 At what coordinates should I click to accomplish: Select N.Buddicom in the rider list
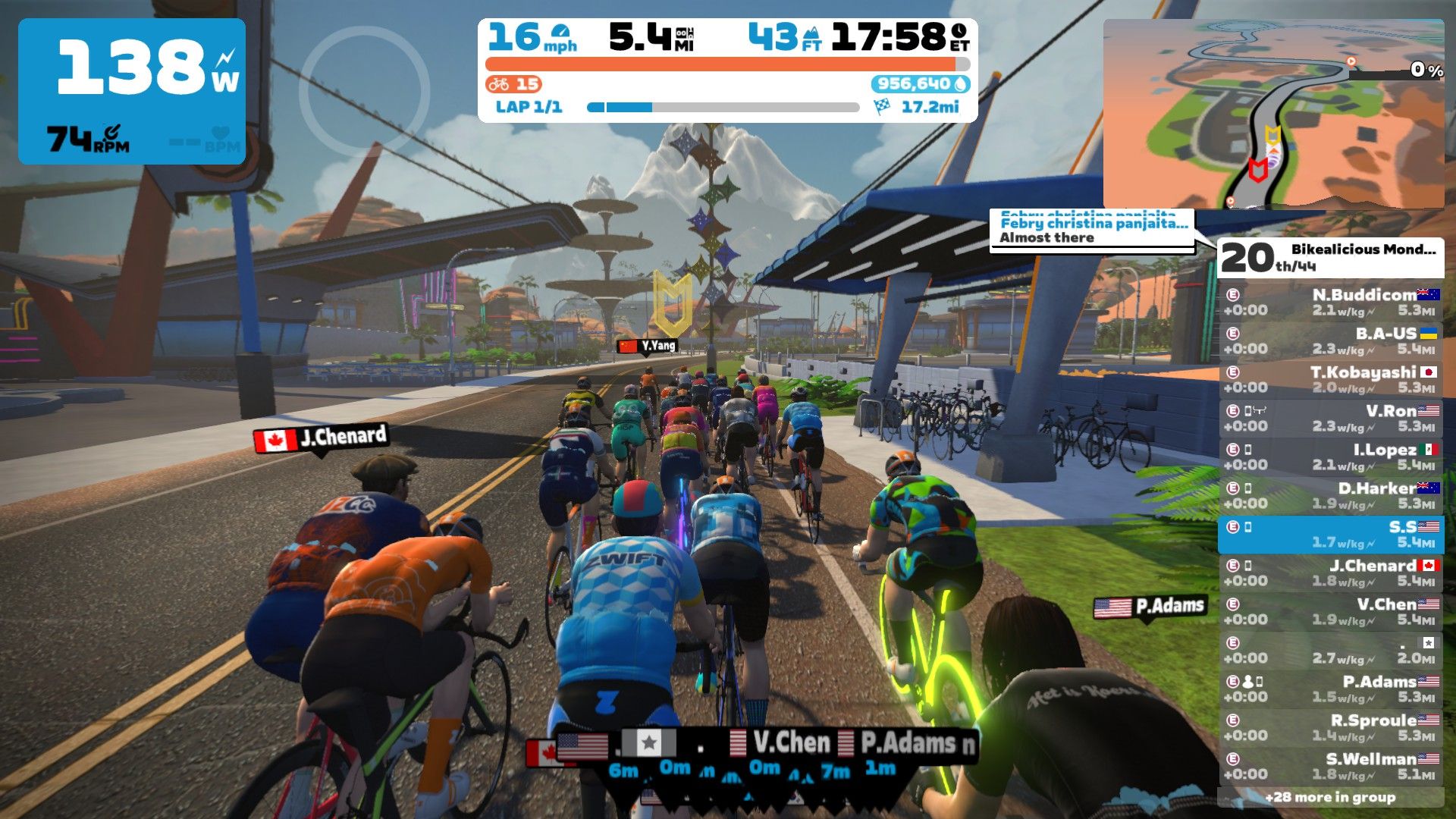point(1331,302)
